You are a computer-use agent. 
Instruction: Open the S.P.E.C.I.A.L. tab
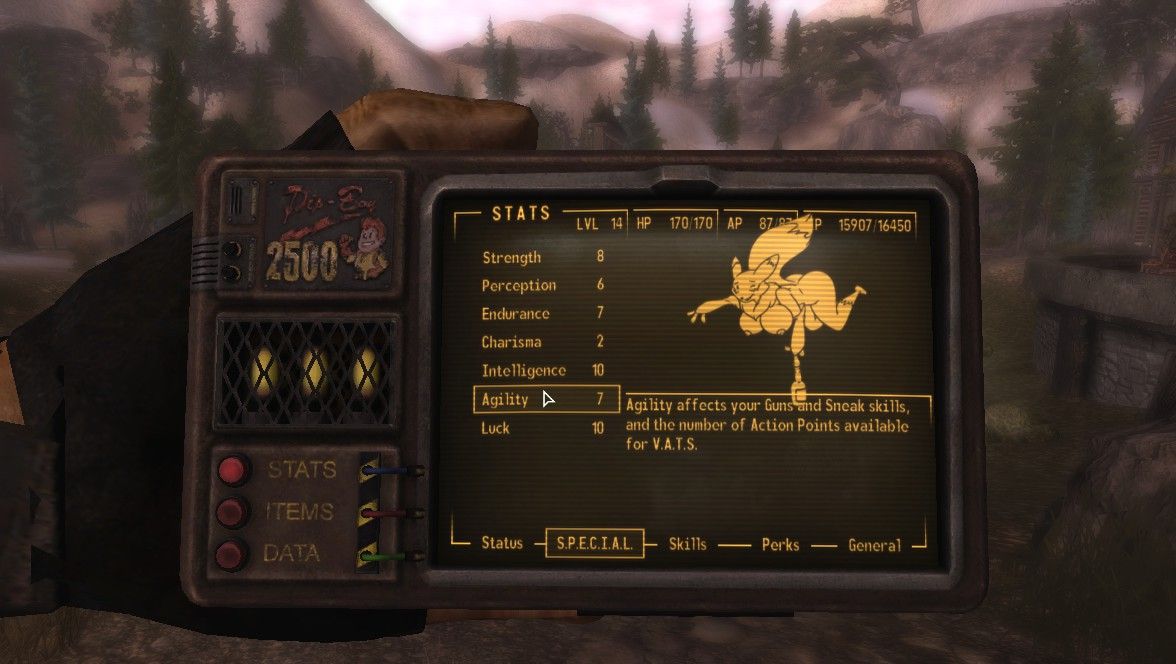(594, 544)
